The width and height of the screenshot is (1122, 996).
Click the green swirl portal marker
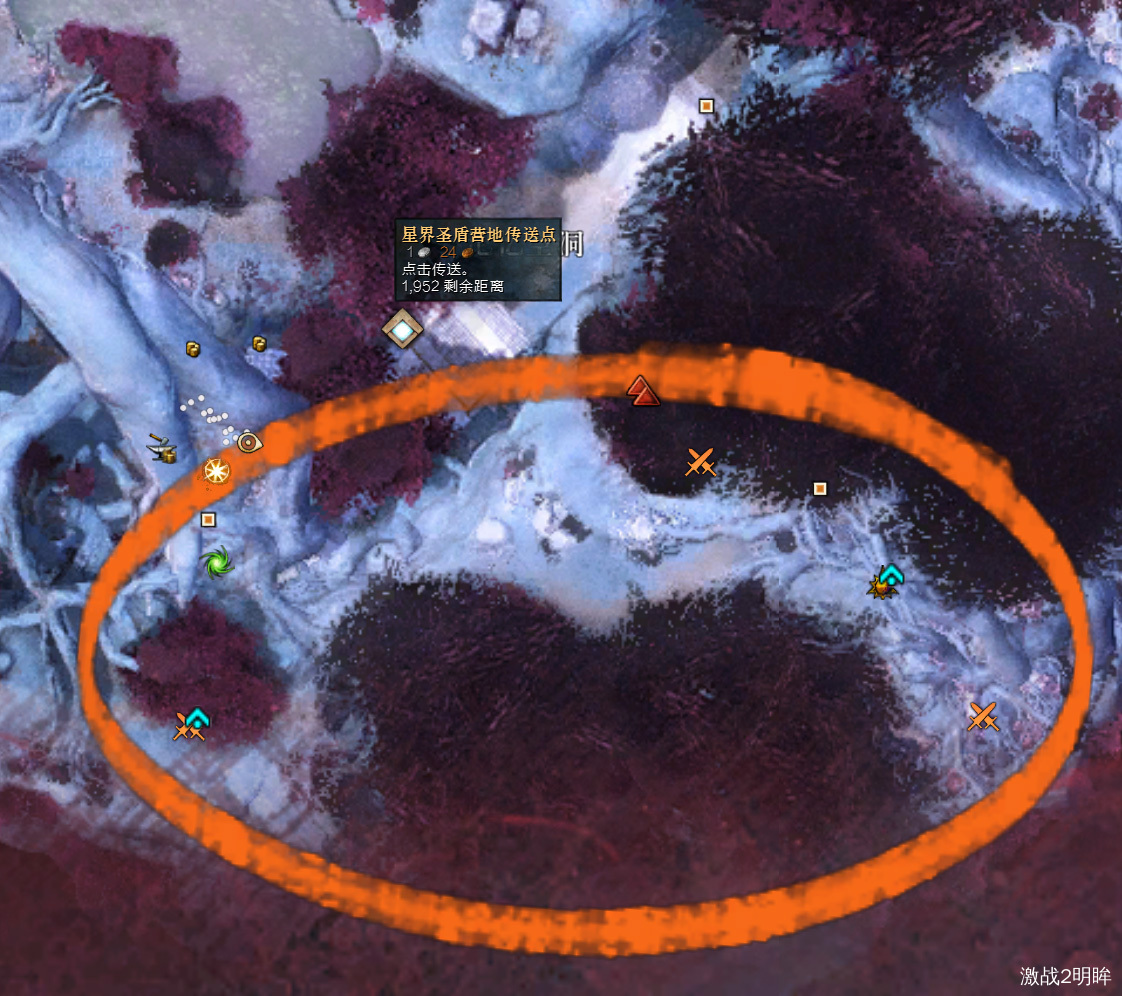pos(216,562)
